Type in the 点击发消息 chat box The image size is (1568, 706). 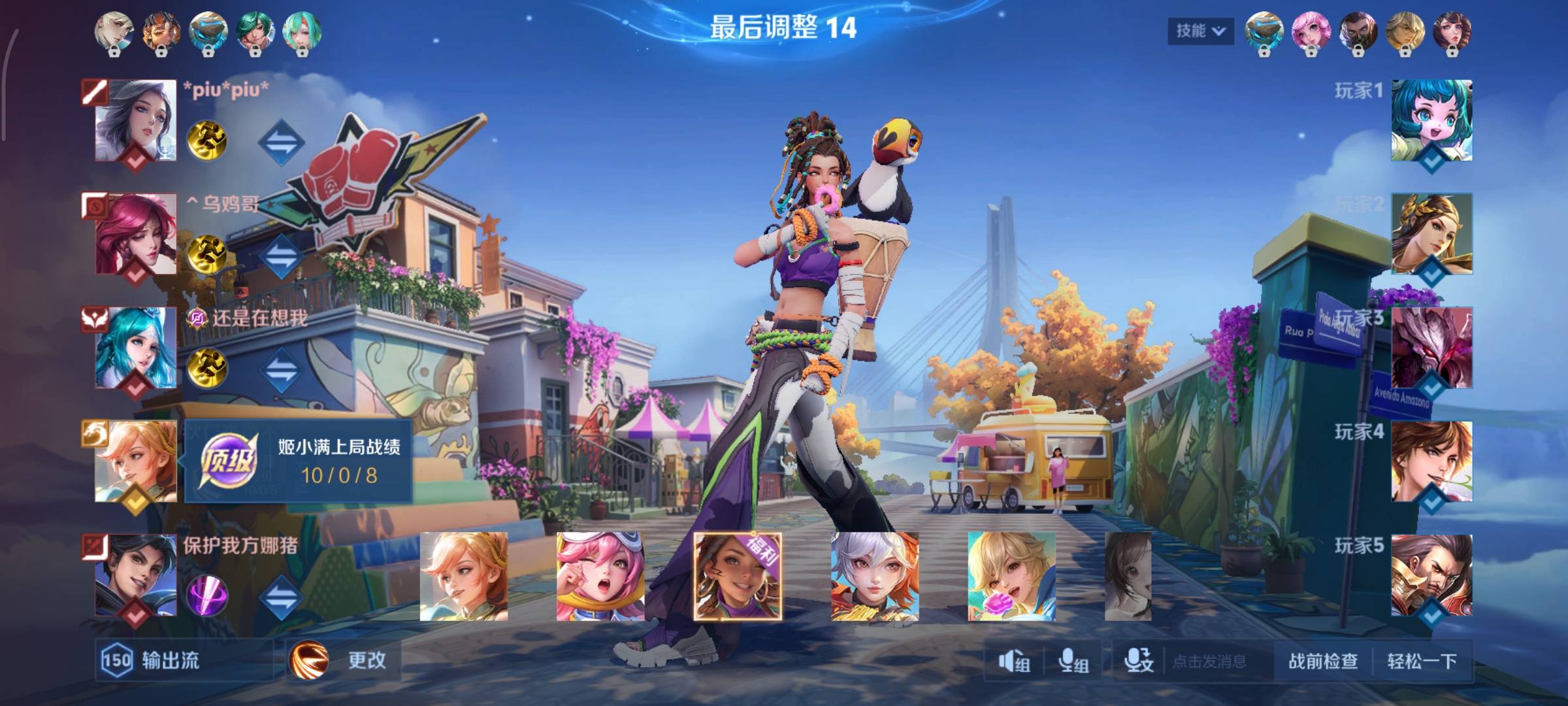pos(1209,662)
